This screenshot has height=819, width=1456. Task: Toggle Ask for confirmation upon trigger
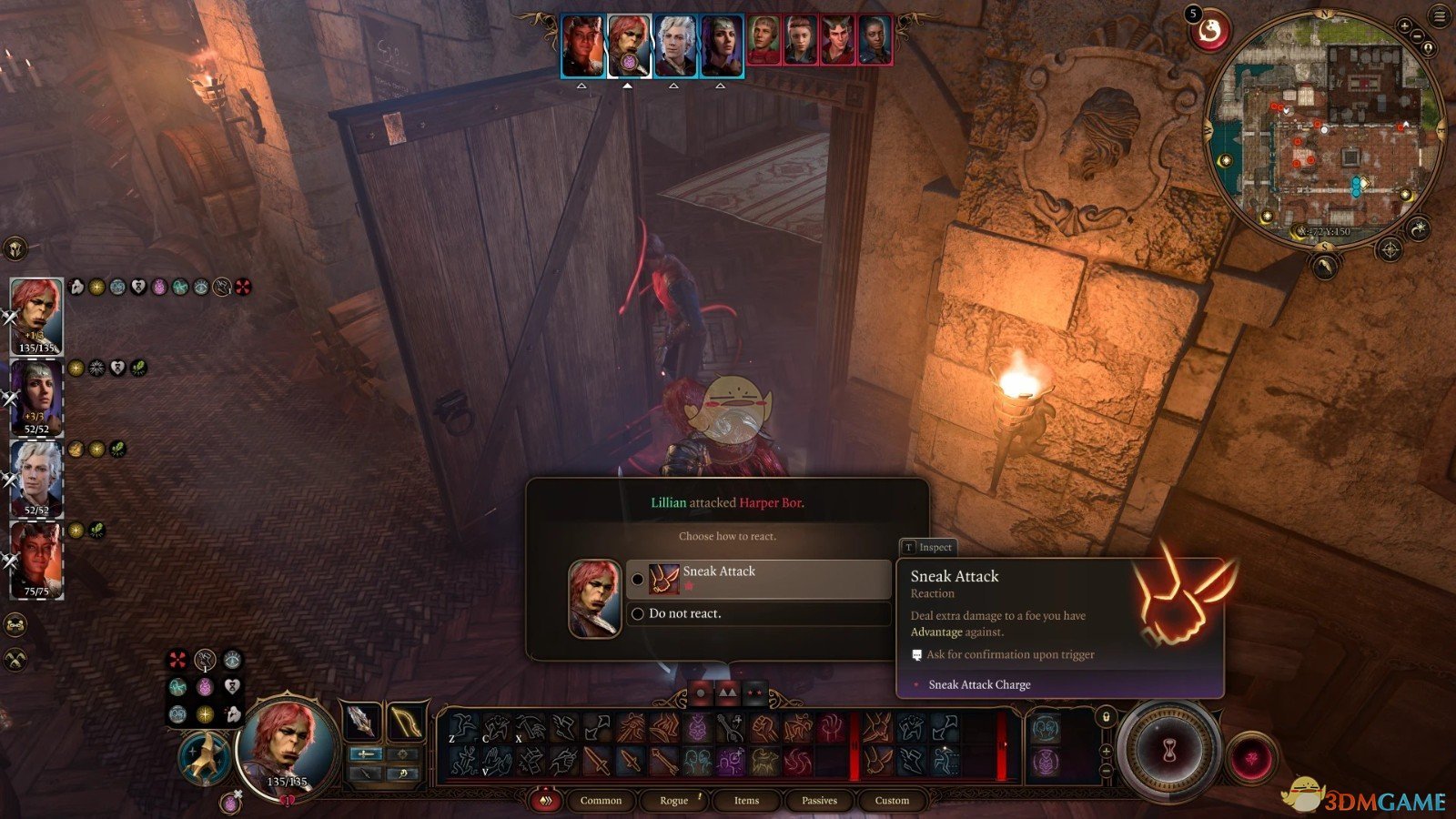pos(917,655)
